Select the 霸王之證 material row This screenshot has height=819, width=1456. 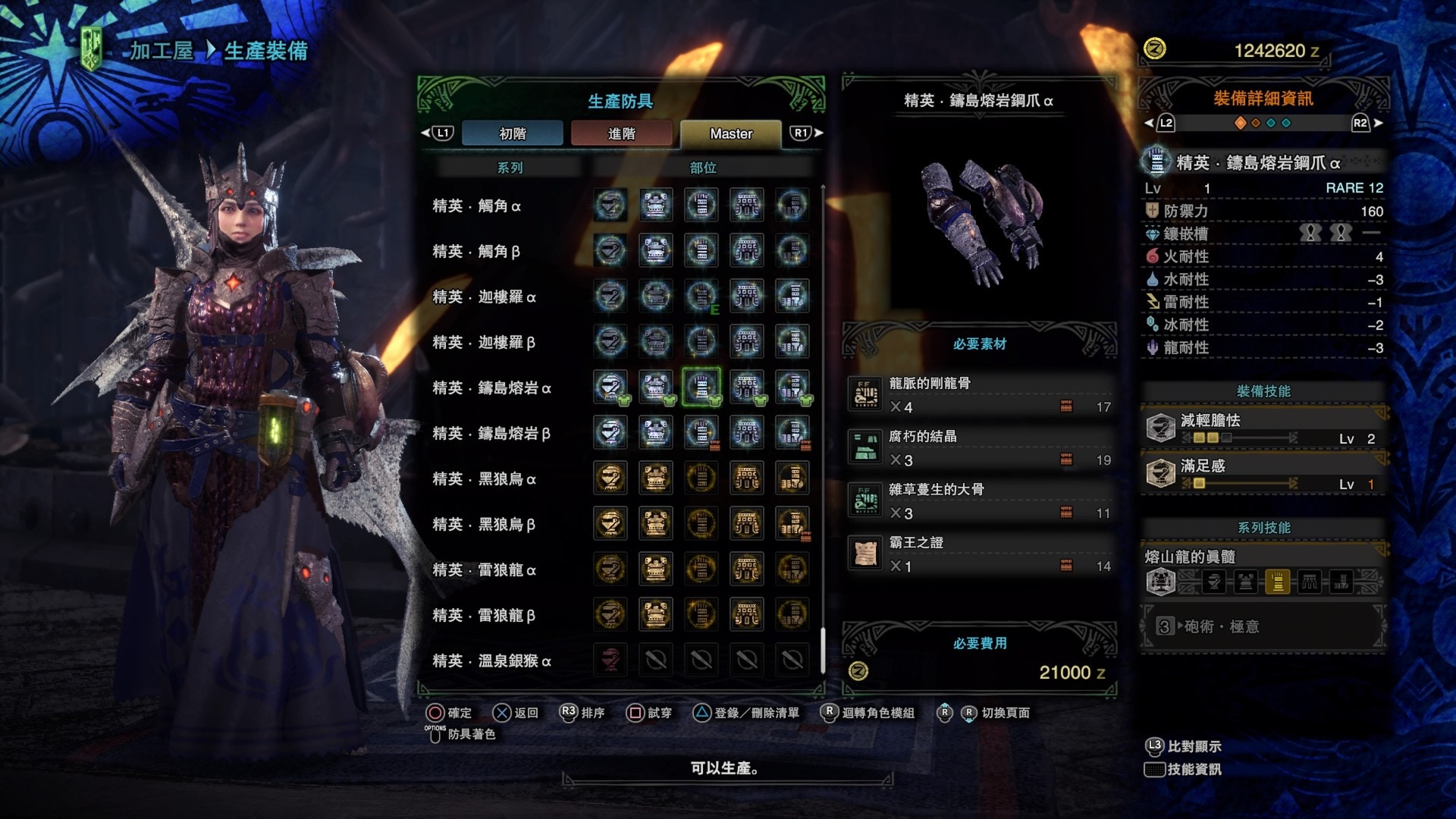[980, 554]
